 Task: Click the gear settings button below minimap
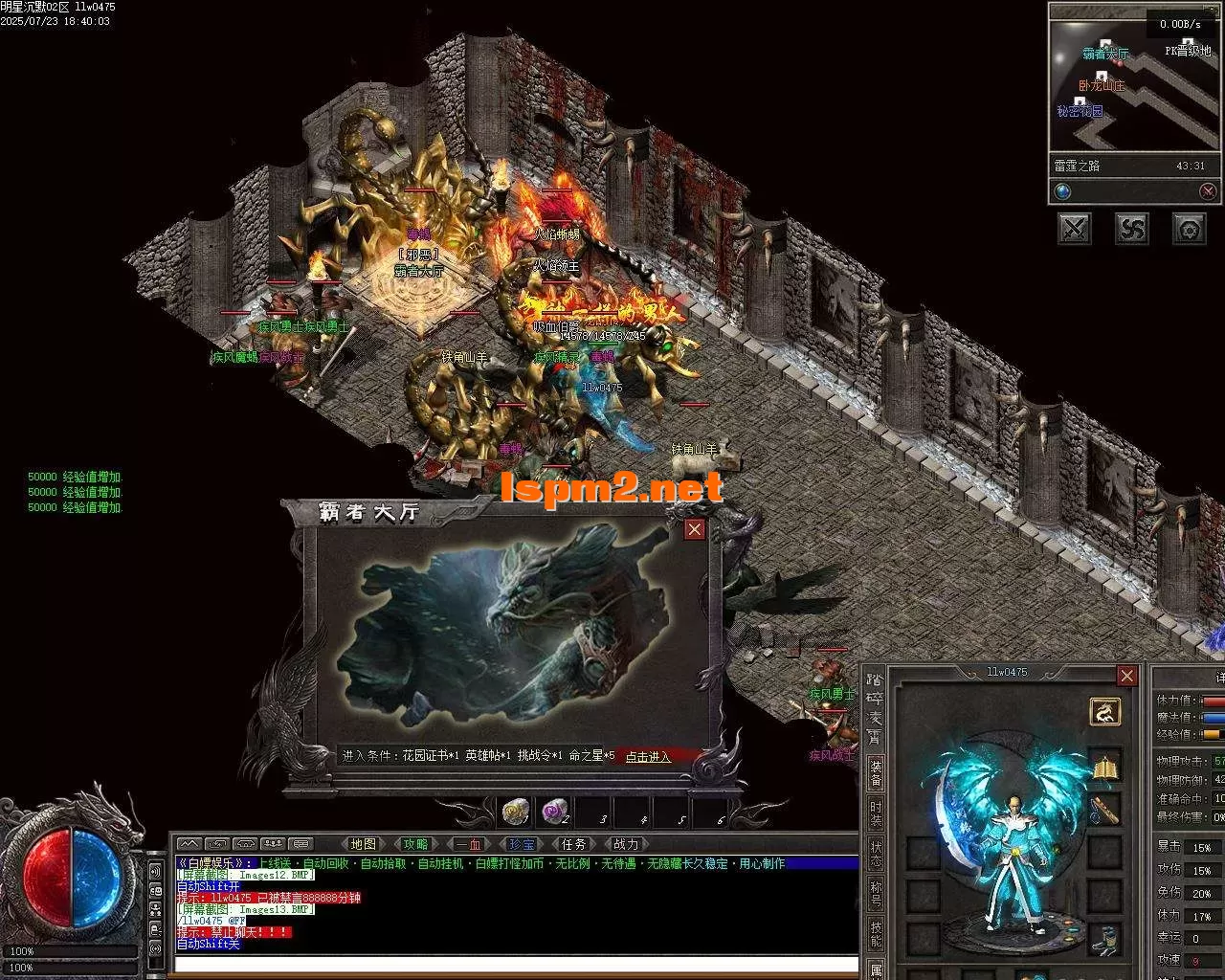[x=1190, y=228]
